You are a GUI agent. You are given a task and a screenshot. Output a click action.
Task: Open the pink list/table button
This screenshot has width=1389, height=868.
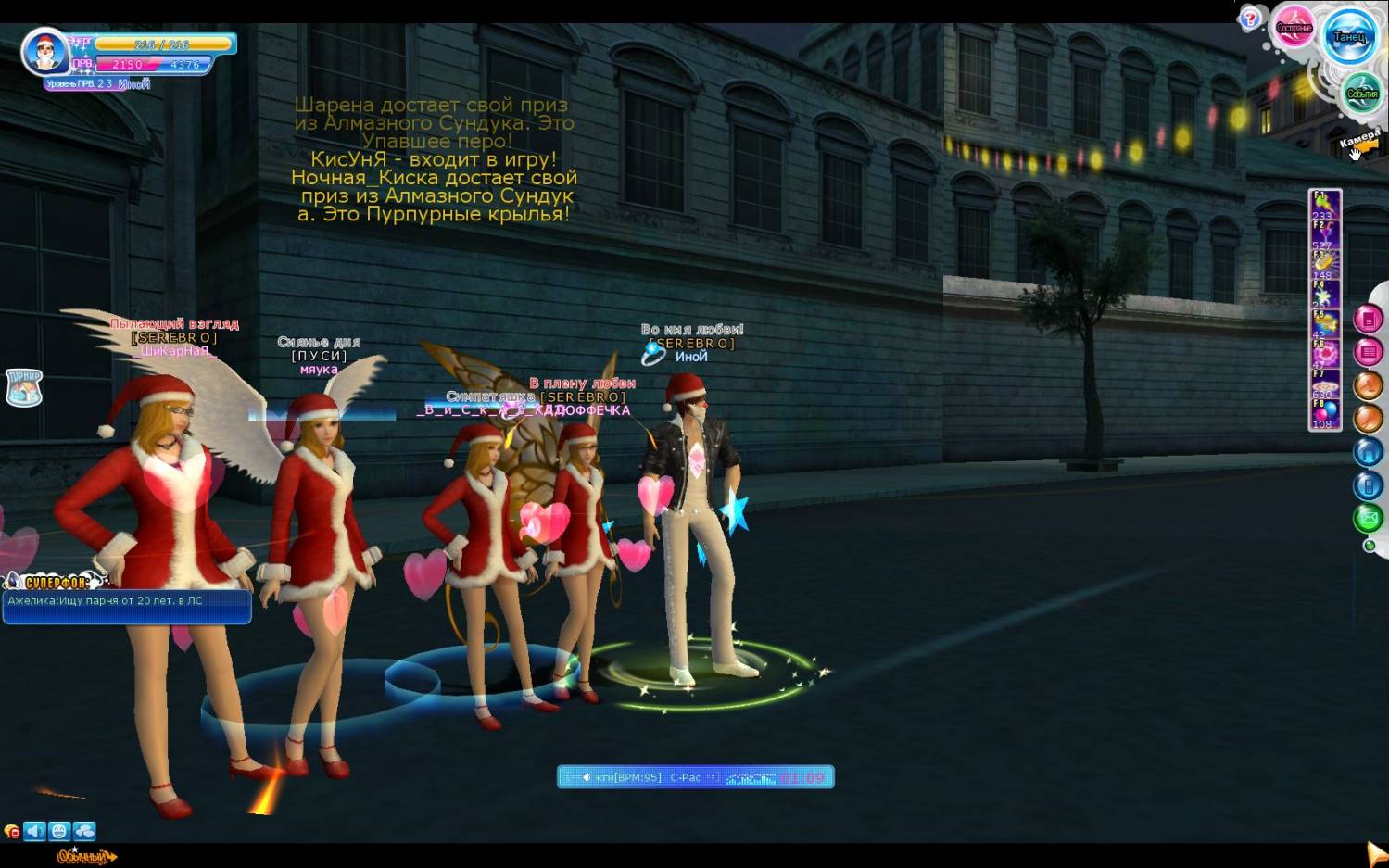coord(1369,352)
